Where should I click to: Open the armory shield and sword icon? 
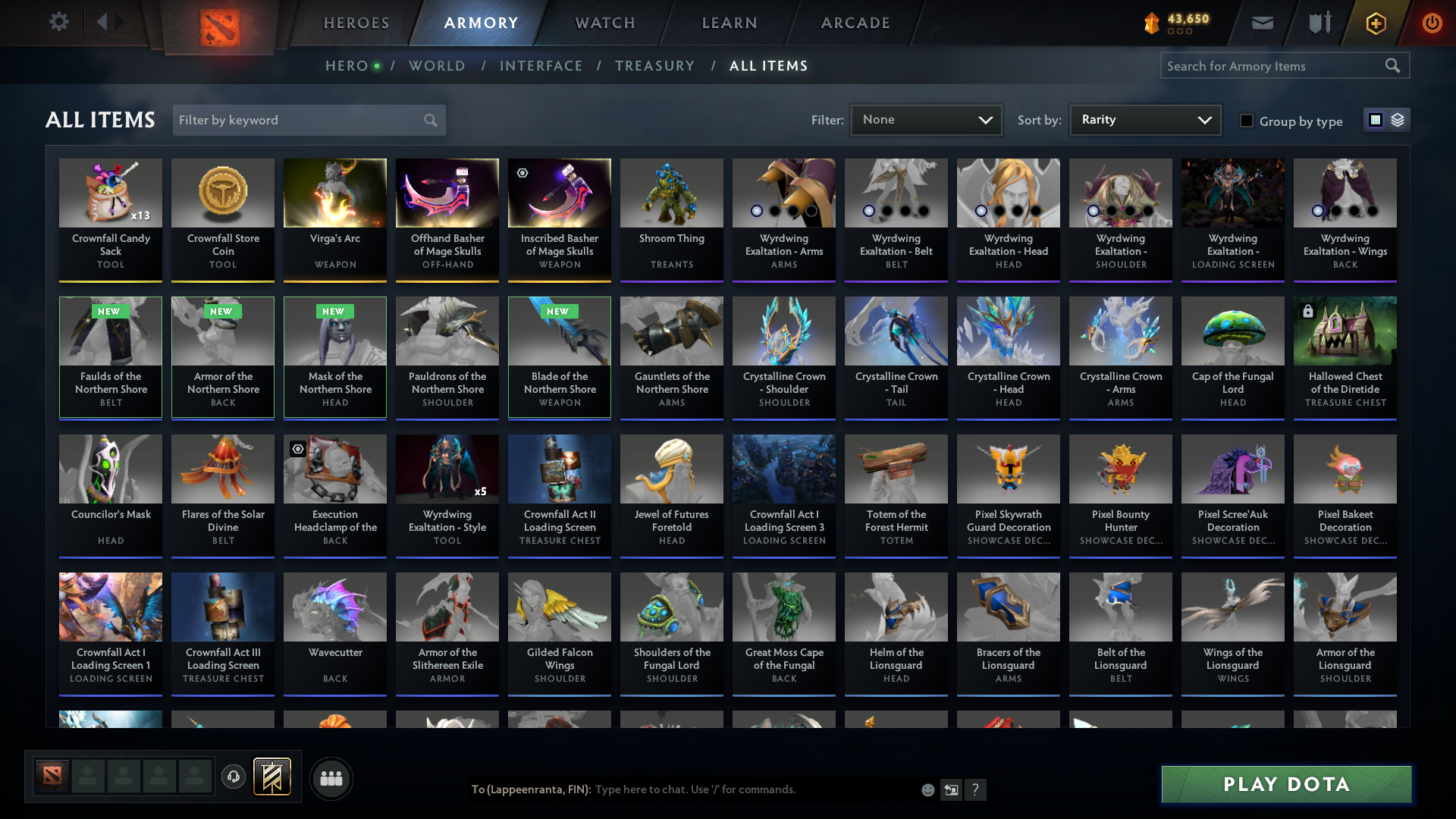tap(1318, 23)
